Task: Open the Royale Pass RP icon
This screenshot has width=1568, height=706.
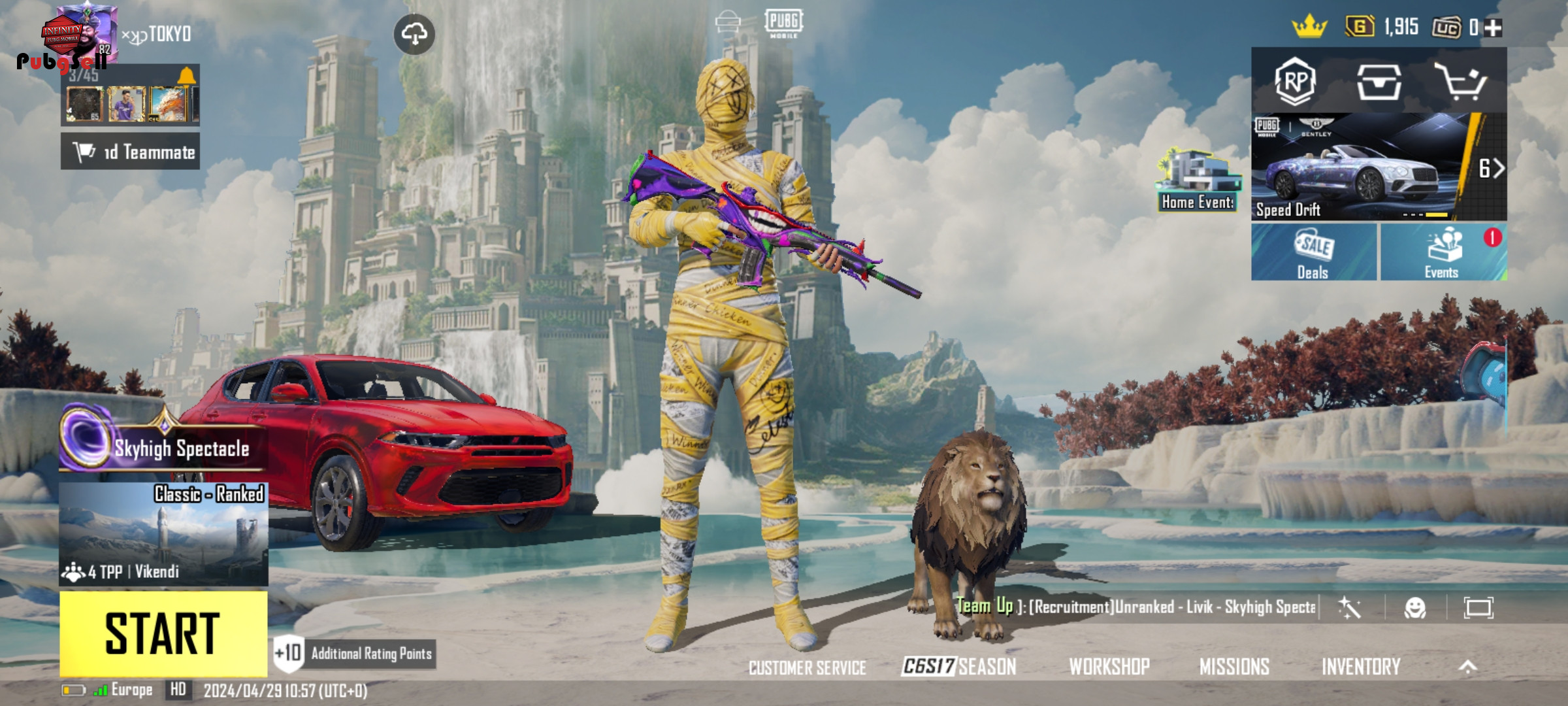Action: [x=1295, y=82]
